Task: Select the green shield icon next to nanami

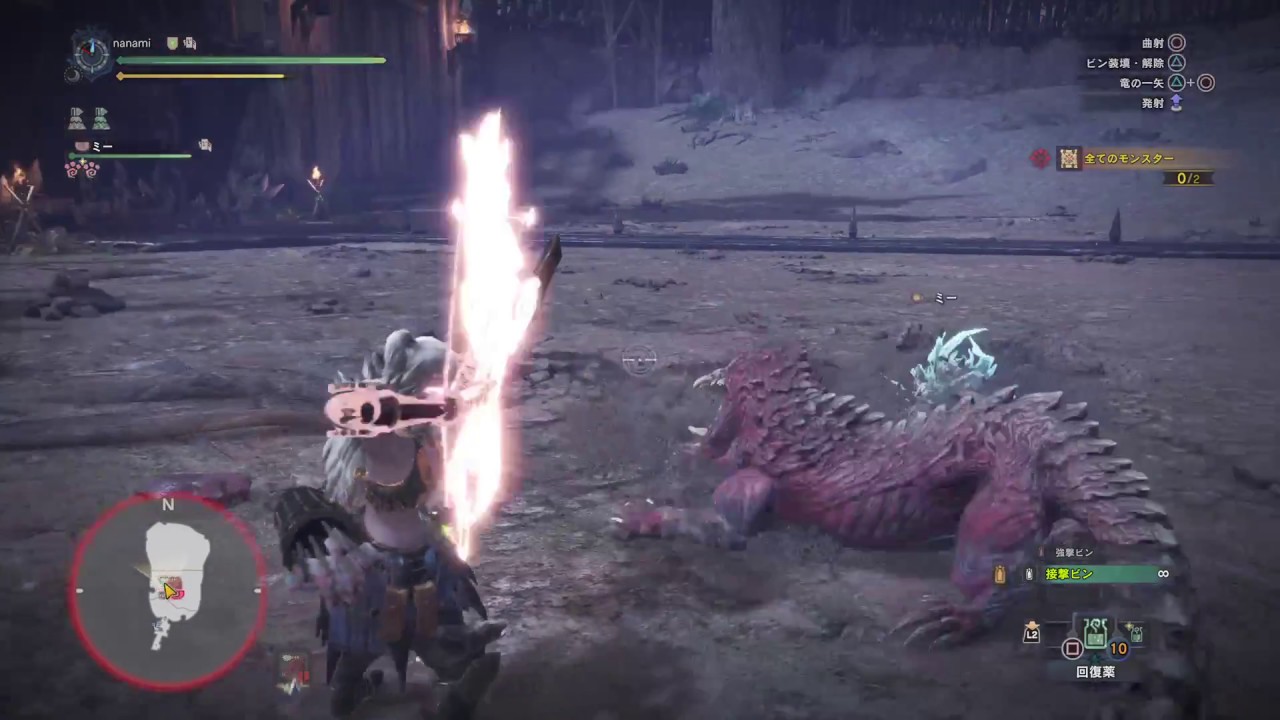Action: 172,43
